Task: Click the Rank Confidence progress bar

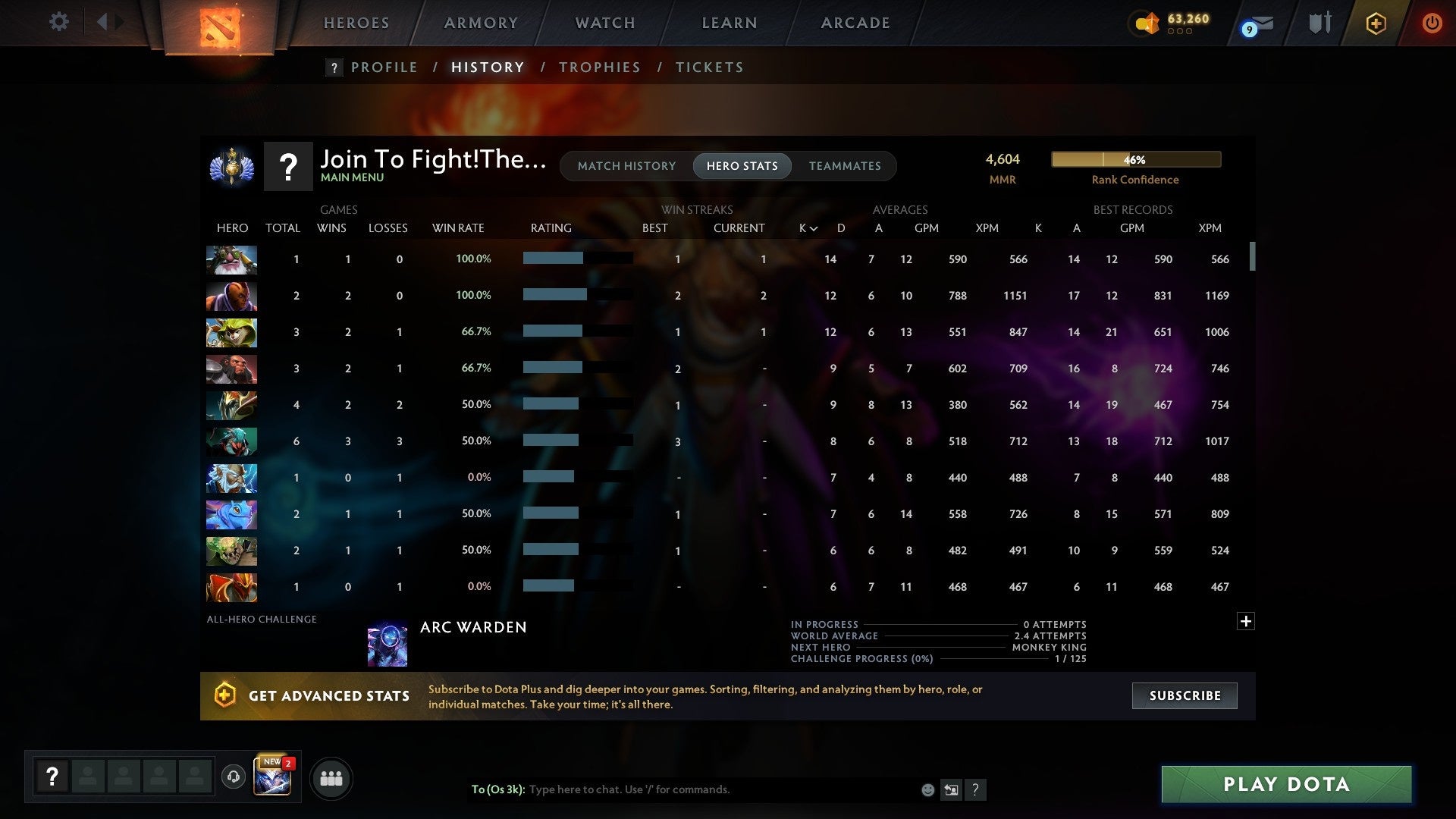Action: pos(1135,159)
